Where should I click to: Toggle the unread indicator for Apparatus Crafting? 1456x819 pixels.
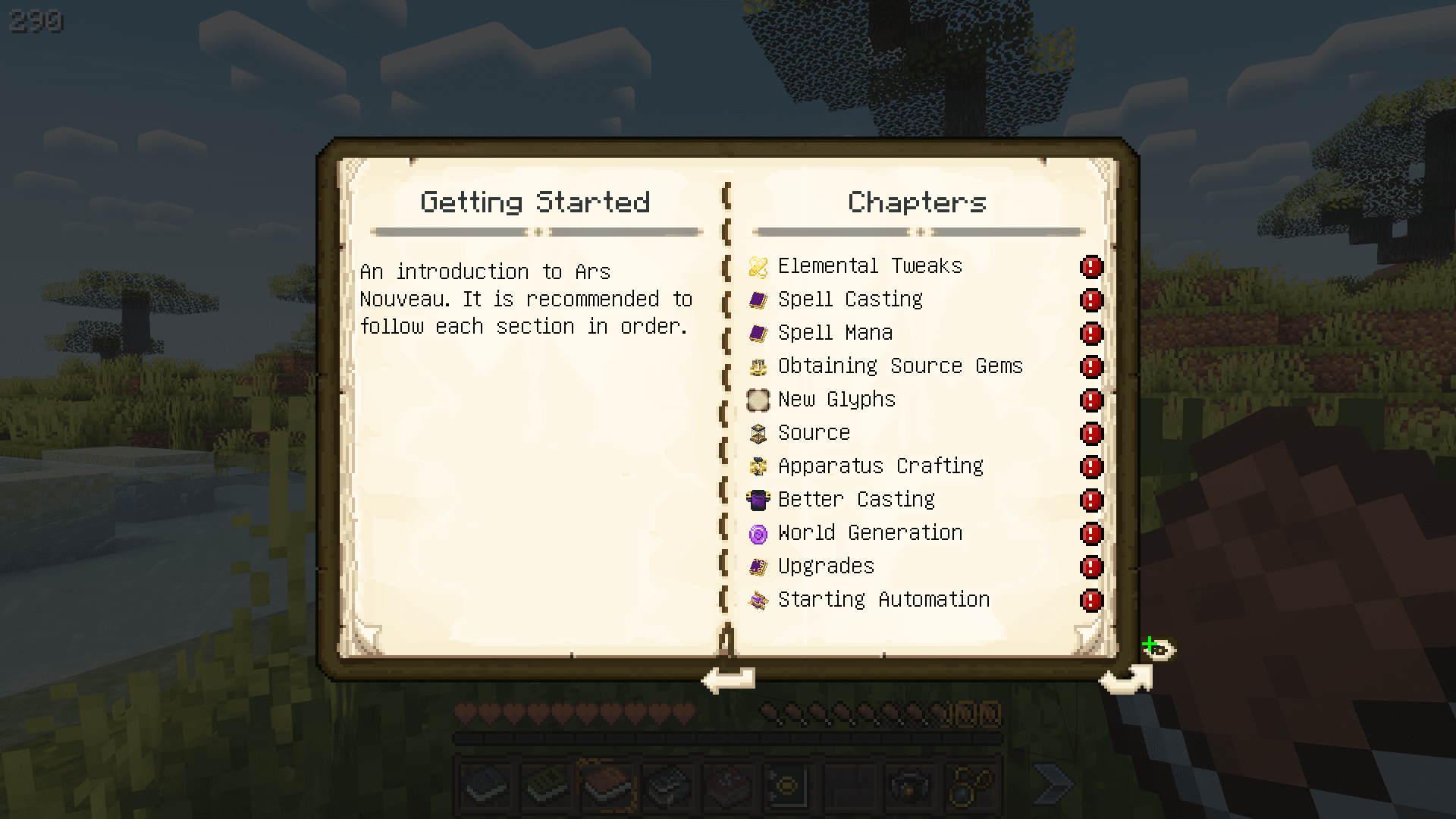pyautogui.click(x=1090, y=467)
